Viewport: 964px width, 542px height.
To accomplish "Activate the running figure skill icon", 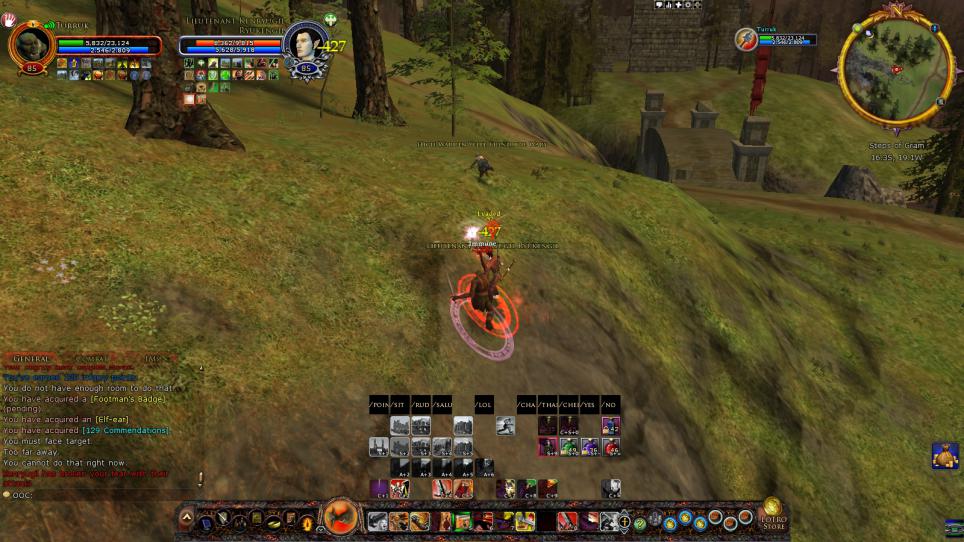I will (506, 426).
